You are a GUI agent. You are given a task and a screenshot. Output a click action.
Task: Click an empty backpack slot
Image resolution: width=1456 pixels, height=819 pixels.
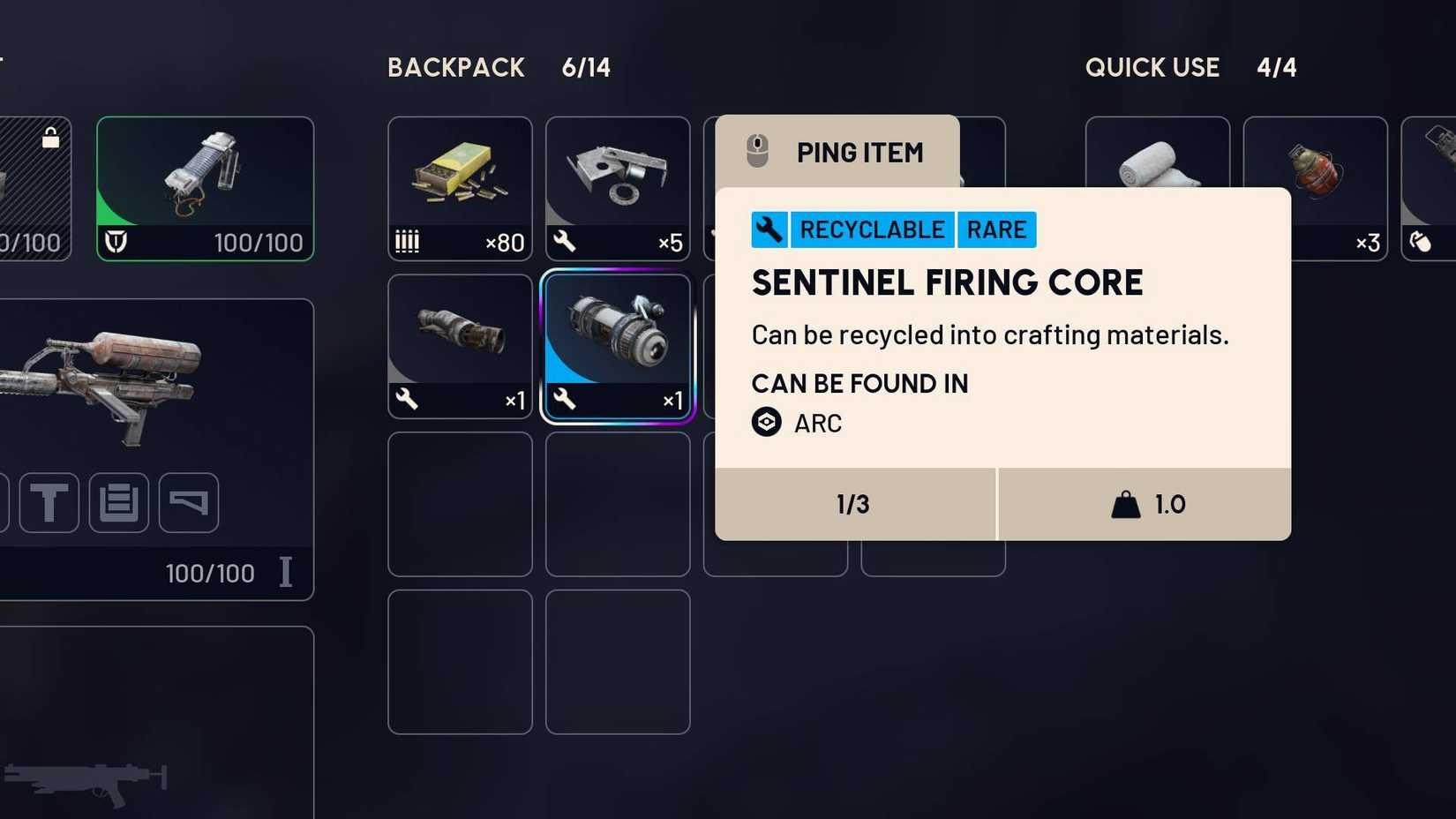(x=460, y=503)
